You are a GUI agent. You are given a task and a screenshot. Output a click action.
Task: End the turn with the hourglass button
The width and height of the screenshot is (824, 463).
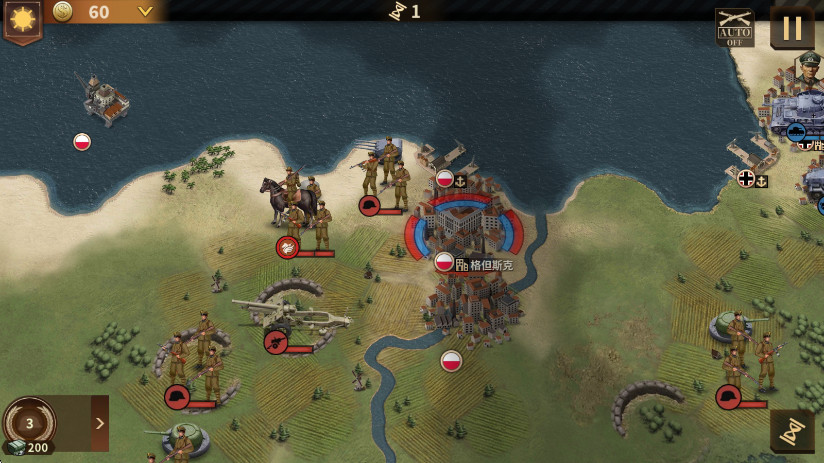click(x=791, y=431)
